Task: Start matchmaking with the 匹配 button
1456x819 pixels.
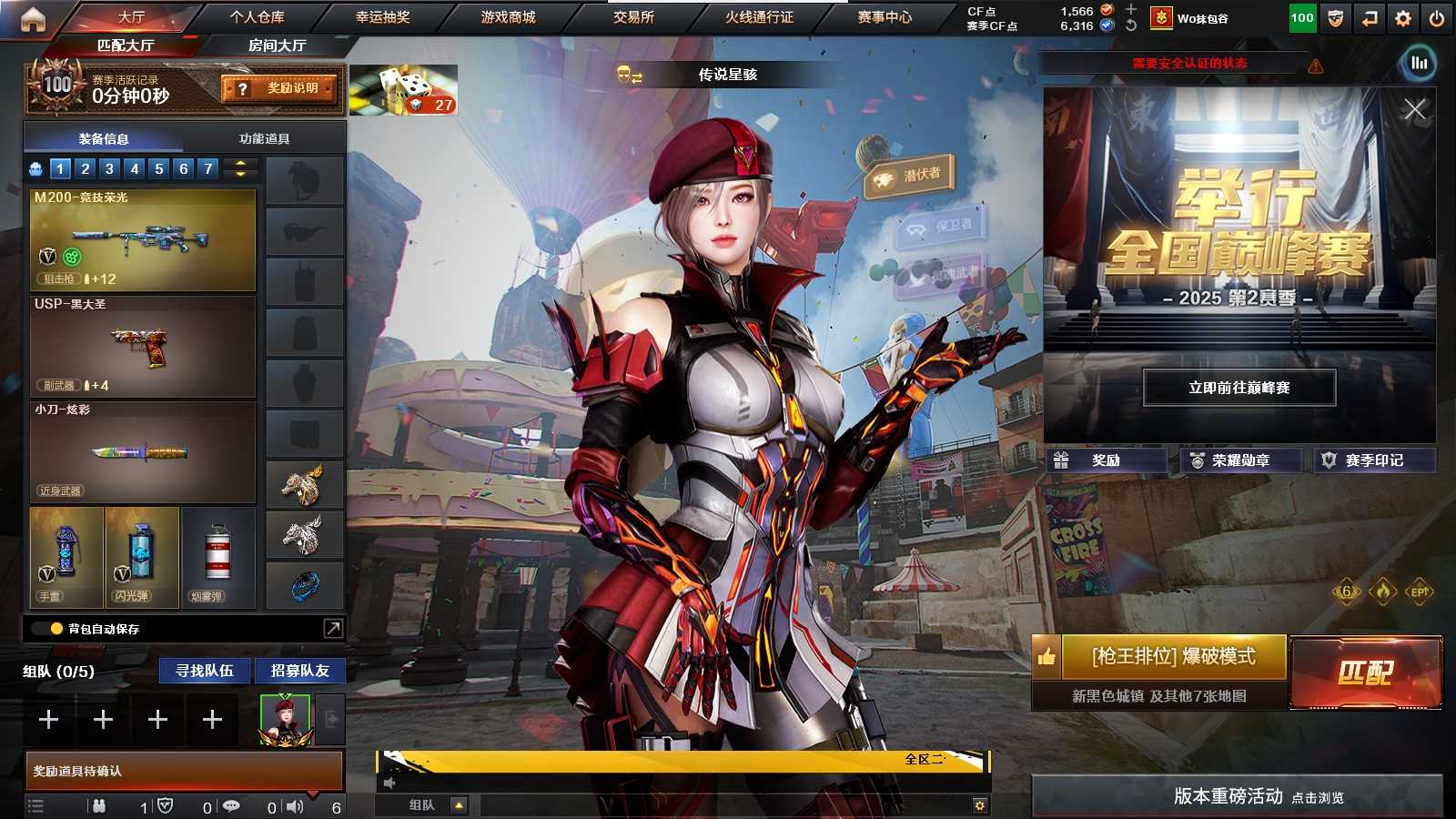Action: tap(1365, 672)
